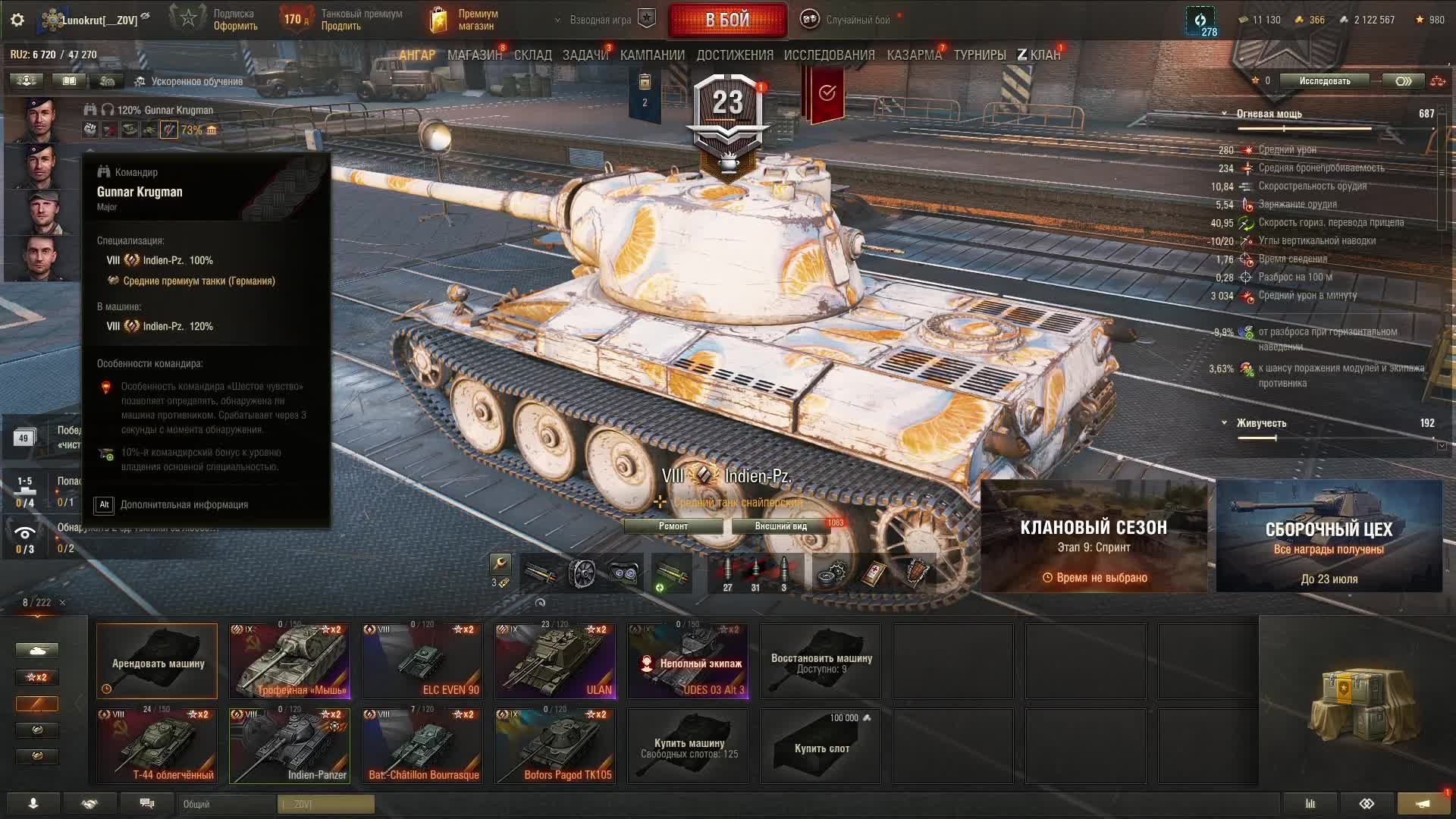This screenshot has height=819, width=1456.
Task: Open the МАГАЗИН shop tab
Action: point(474,55)
